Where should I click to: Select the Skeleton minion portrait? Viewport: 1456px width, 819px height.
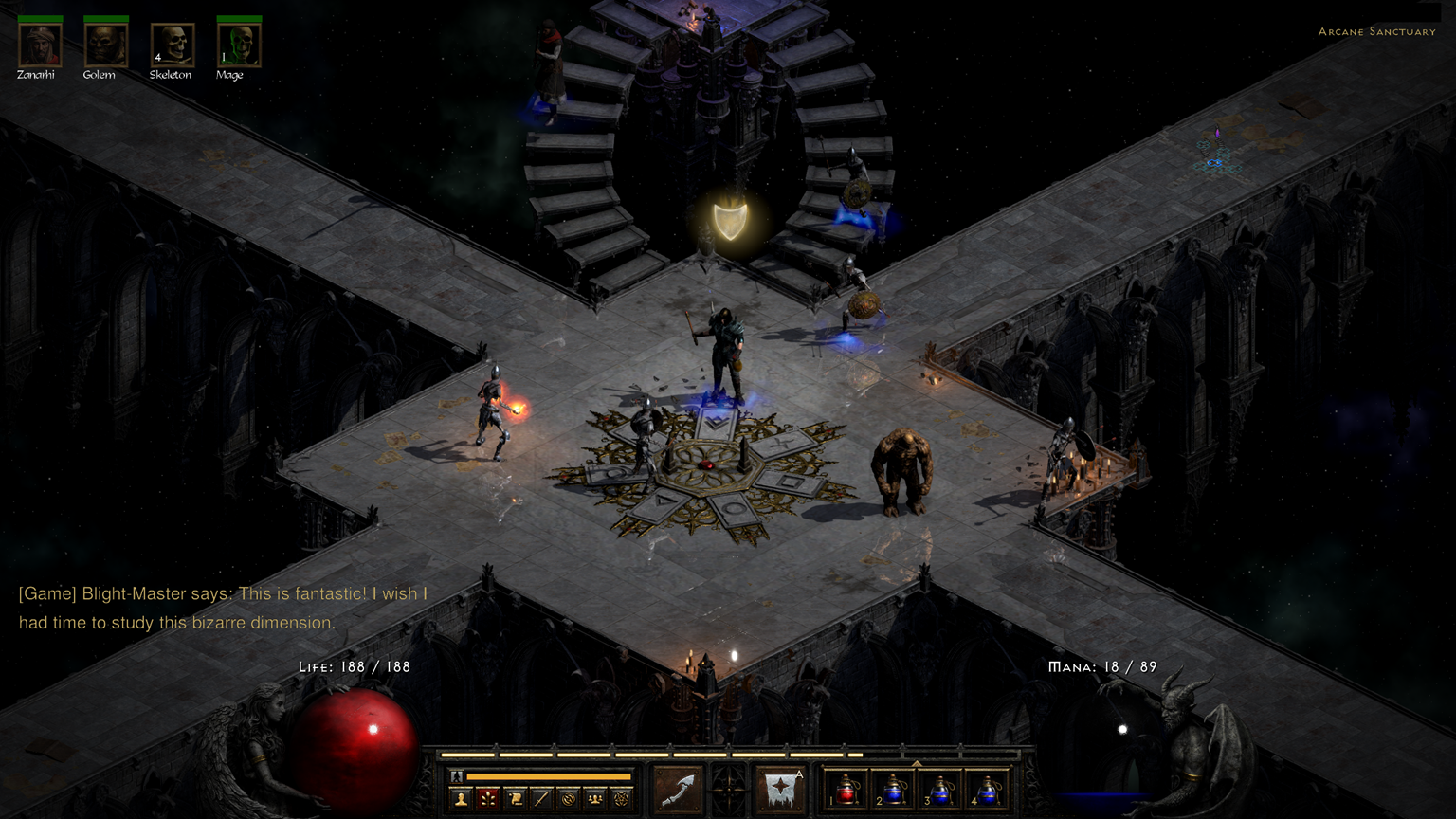172,45
